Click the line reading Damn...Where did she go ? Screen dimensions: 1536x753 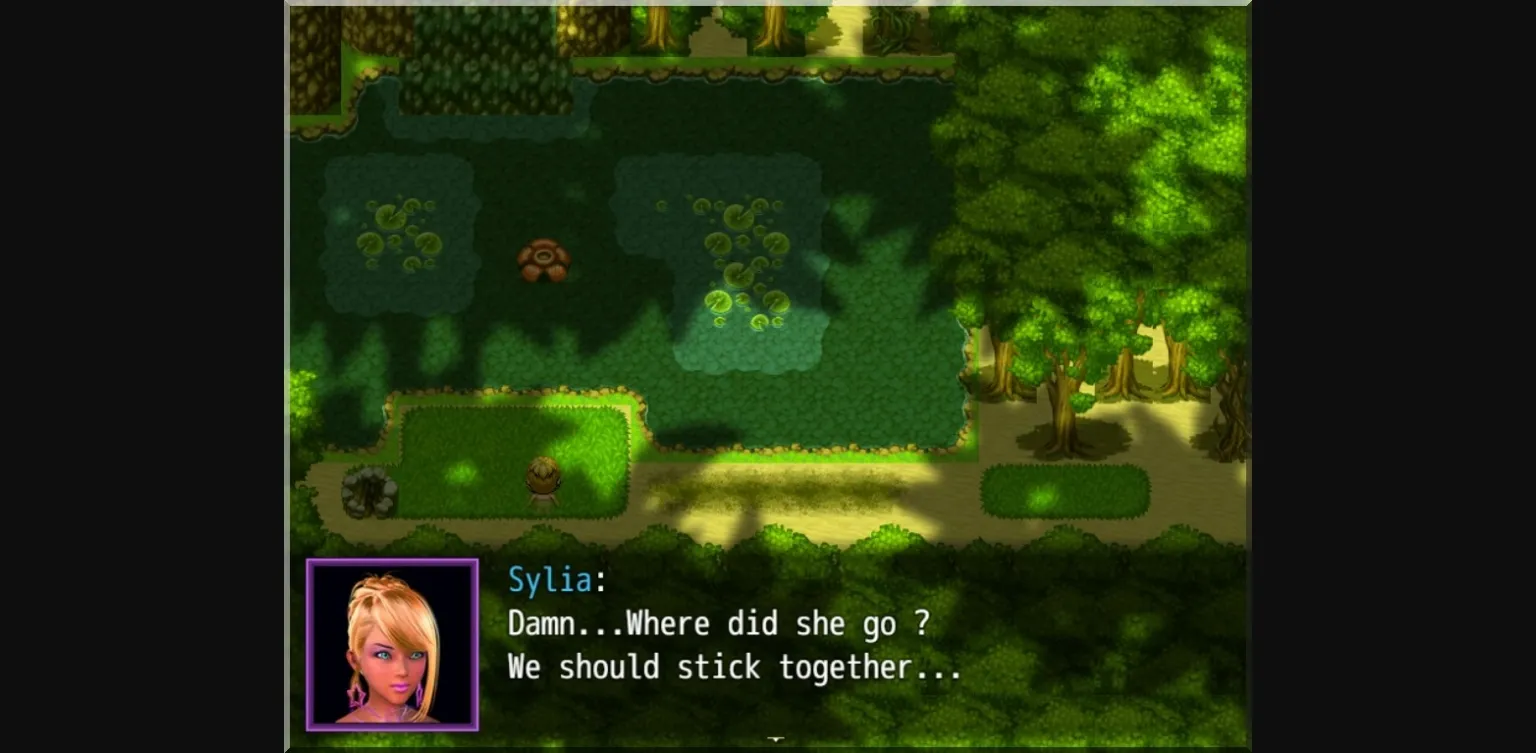(x=718, y=623)
